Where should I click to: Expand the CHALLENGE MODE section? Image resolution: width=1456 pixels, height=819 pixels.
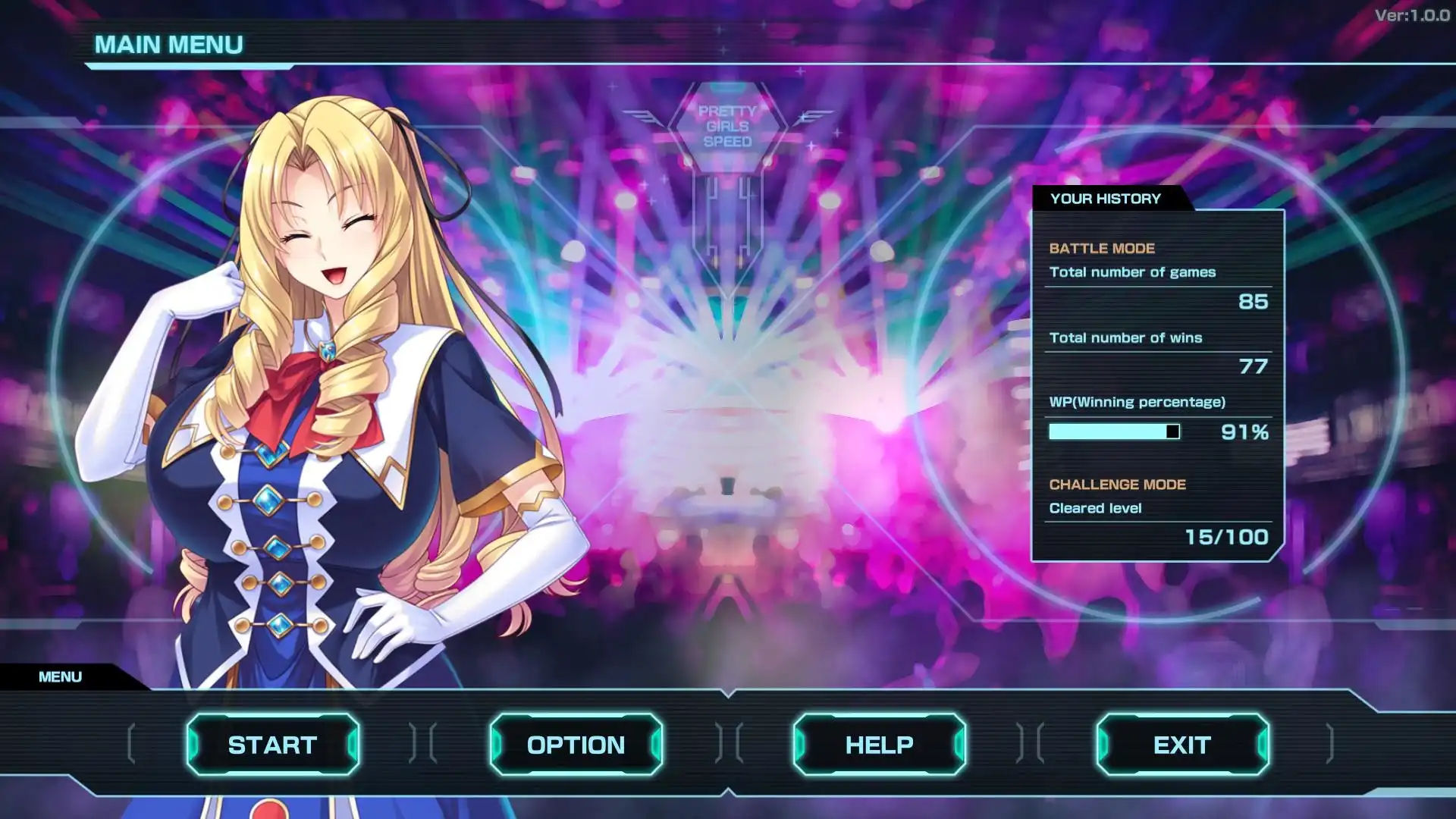[1118, 484]
